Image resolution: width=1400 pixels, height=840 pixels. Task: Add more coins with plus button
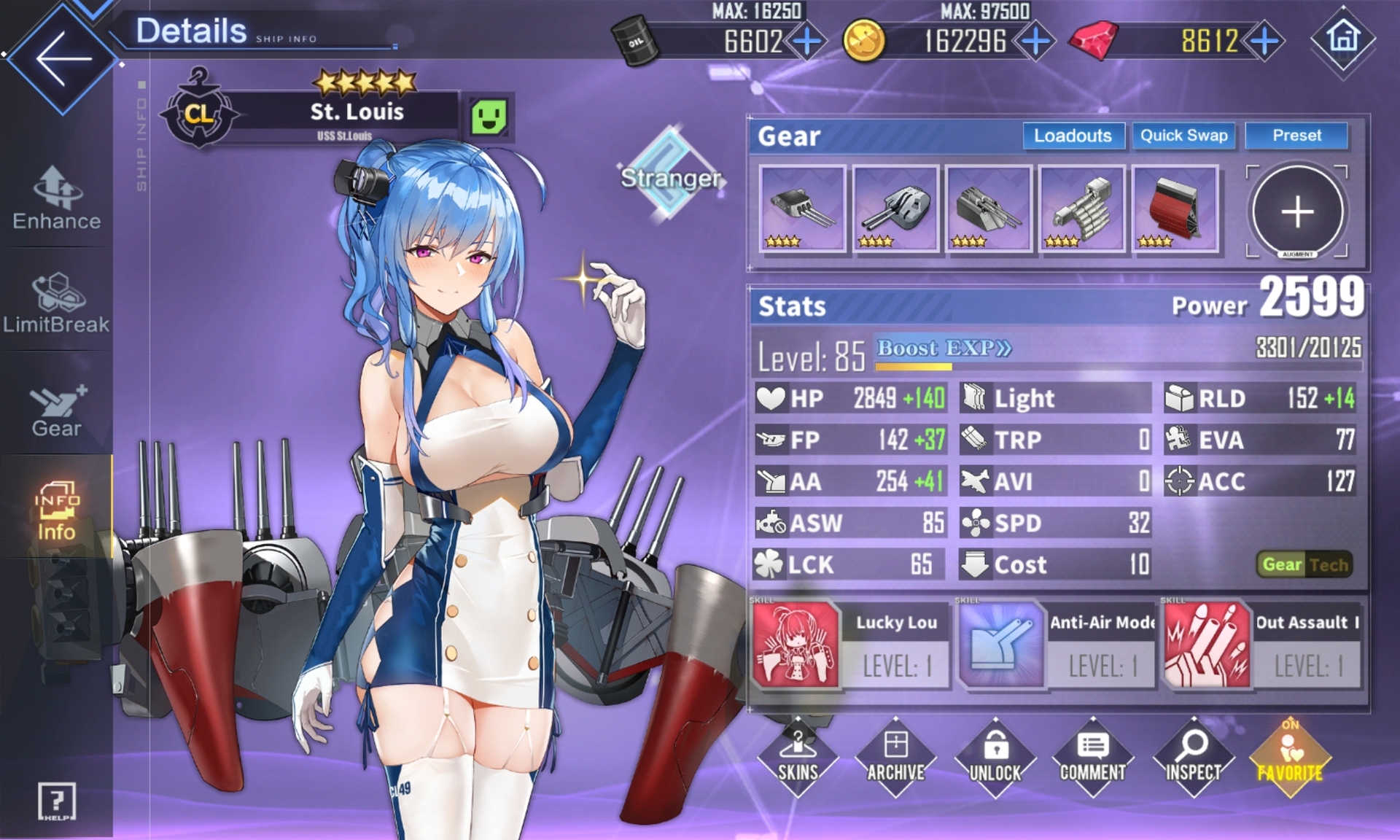pyautogui.click(x=1036, y=42)
